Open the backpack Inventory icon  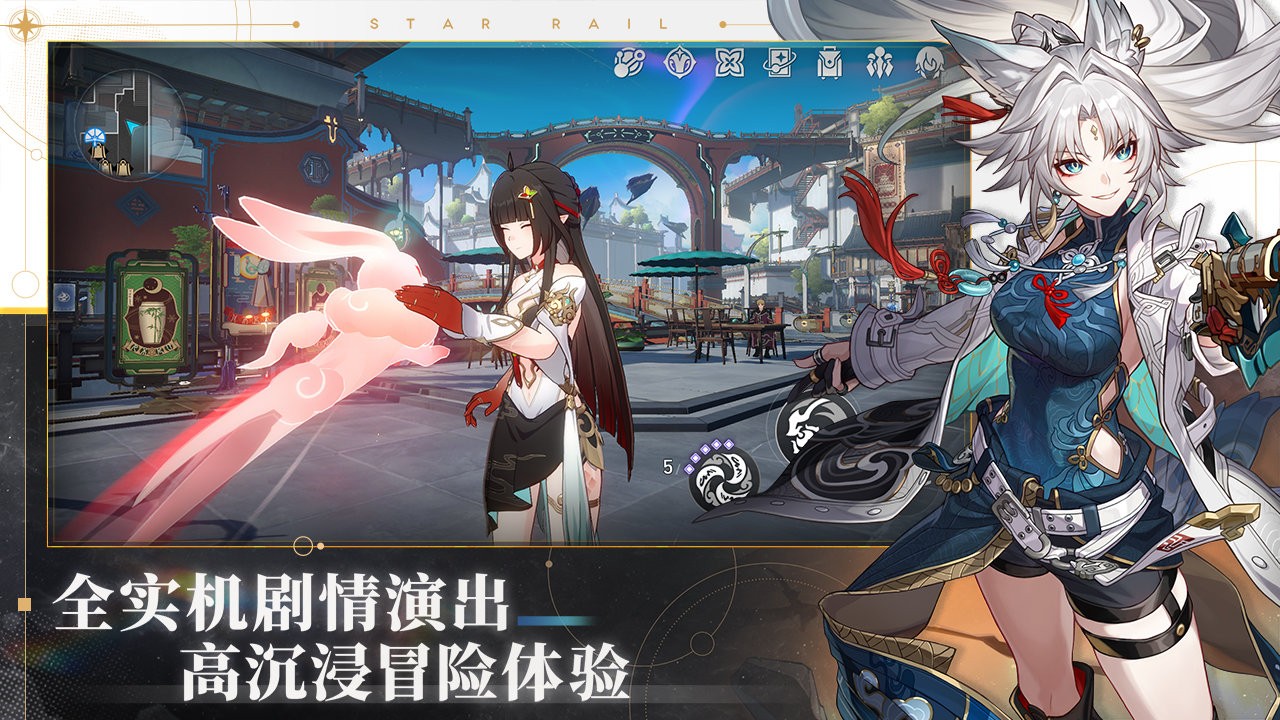[831, 62]
